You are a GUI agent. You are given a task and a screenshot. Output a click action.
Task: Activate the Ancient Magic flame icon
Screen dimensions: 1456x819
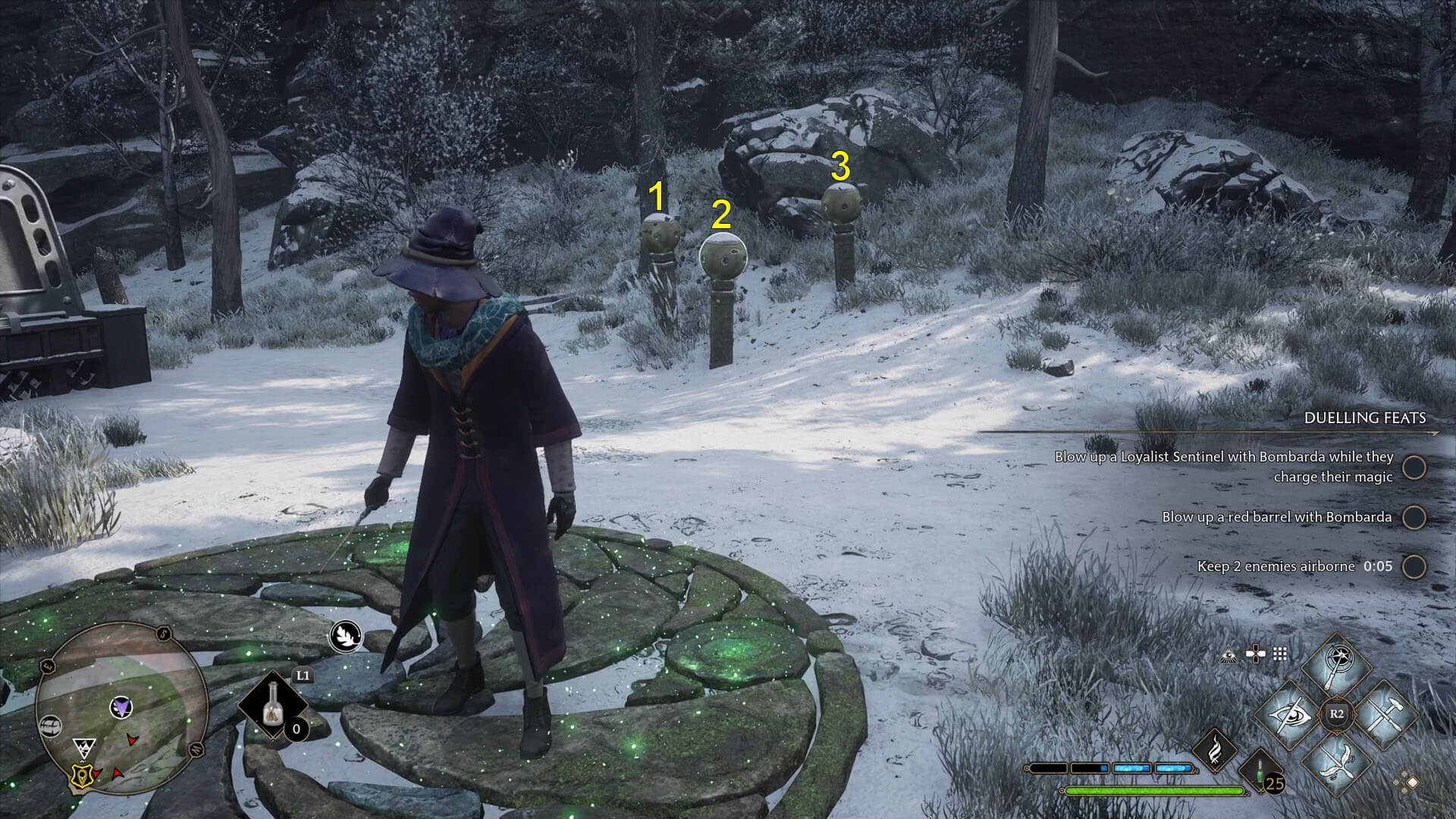tap(1215, 745)
